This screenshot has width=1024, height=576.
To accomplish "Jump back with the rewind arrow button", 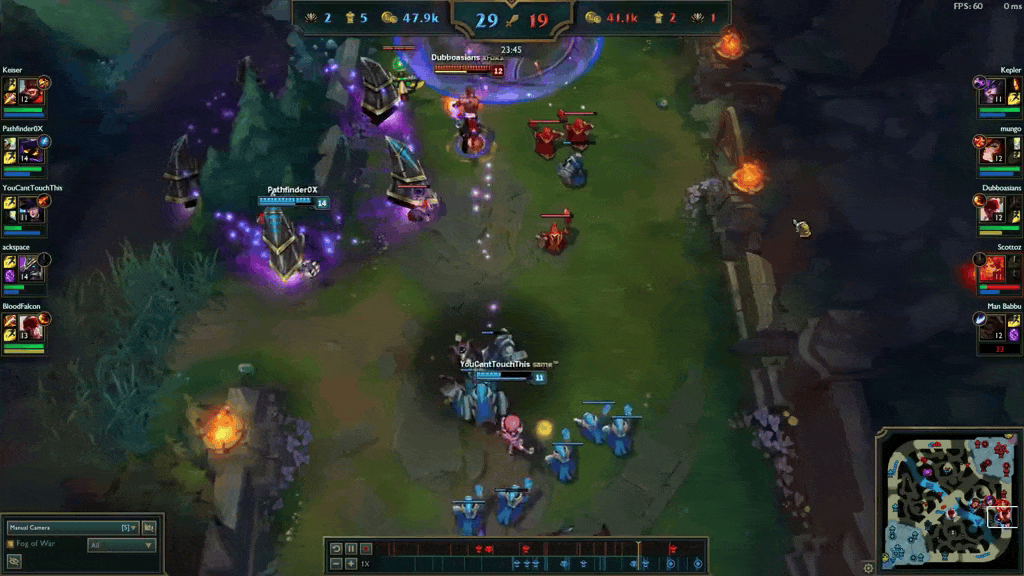I will (x=336, y=549).
